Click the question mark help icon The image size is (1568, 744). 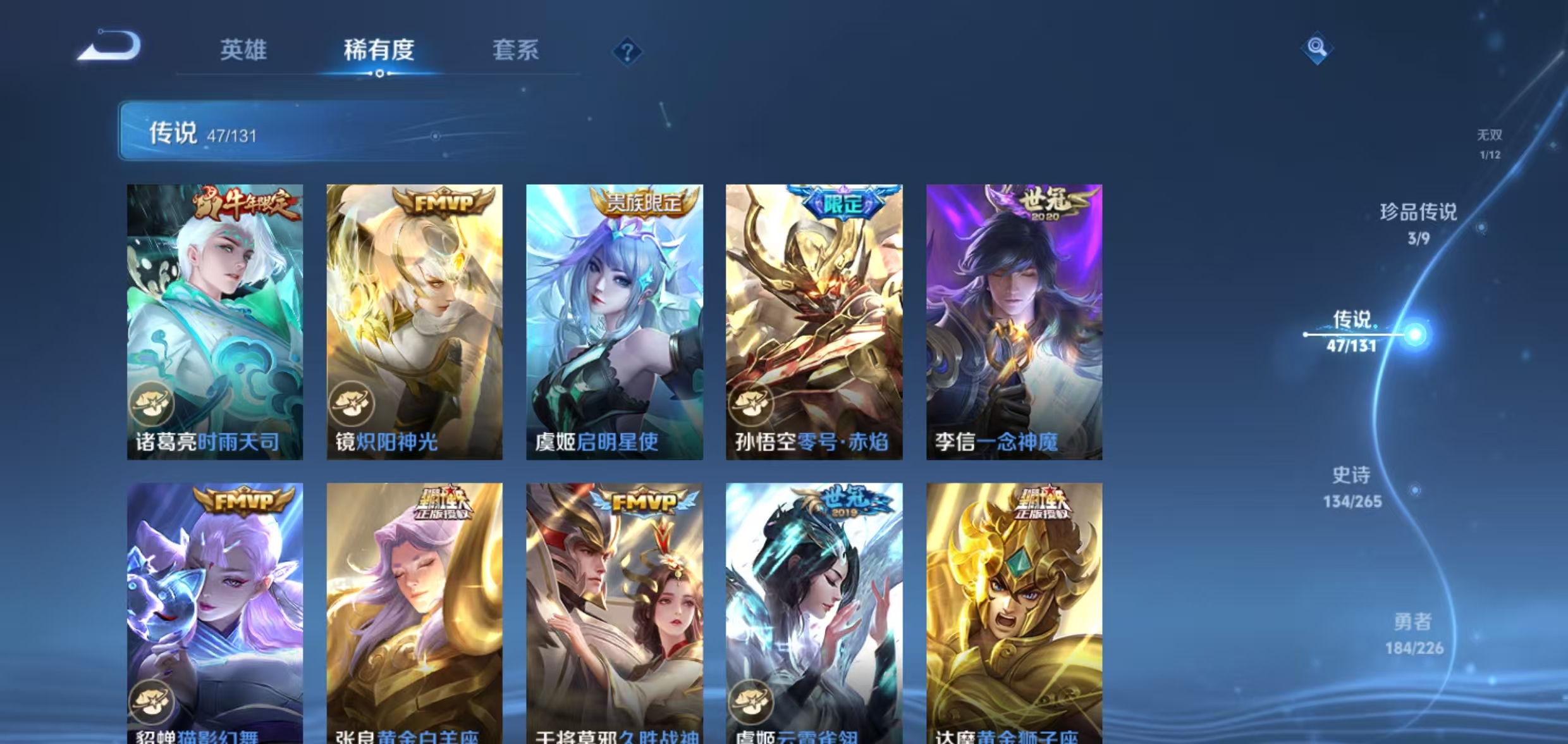[x=628, y=52]
